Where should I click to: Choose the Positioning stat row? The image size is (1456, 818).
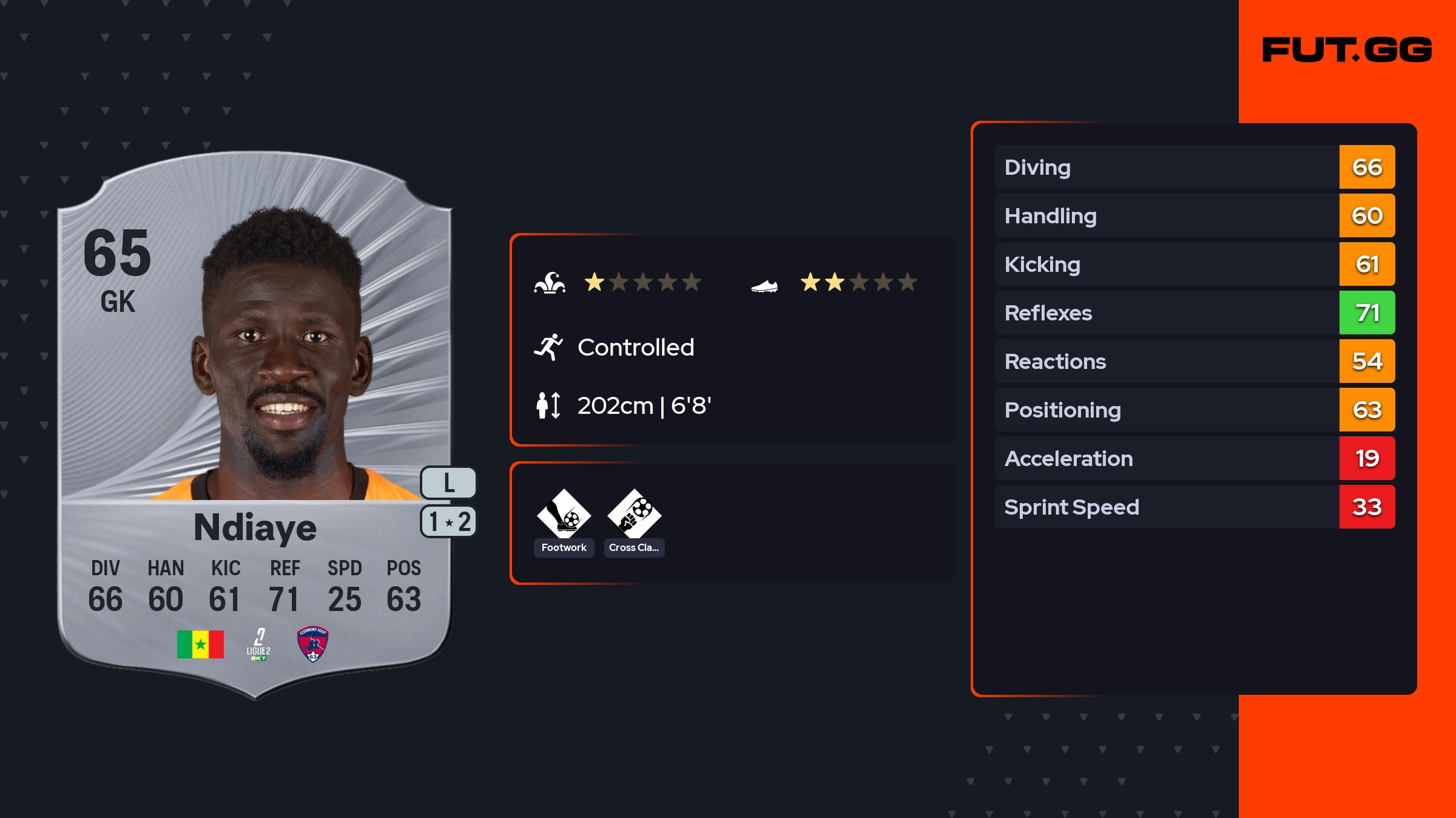(1194, 410)
